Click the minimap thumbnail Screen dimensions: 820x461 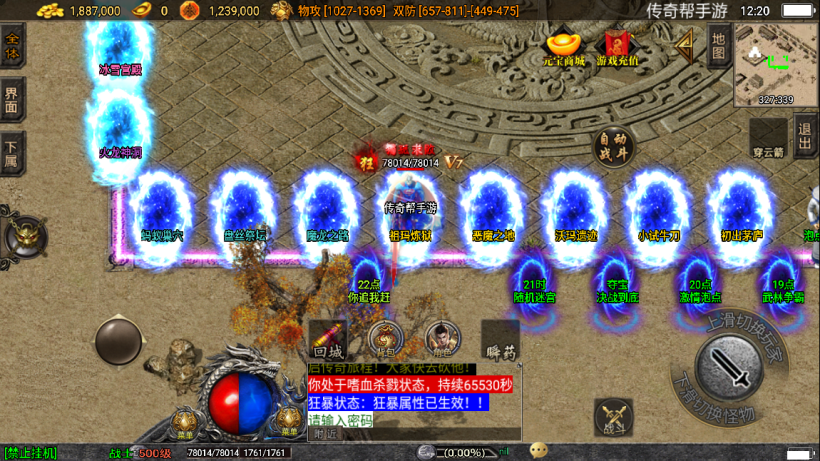(x=775, y=64)
